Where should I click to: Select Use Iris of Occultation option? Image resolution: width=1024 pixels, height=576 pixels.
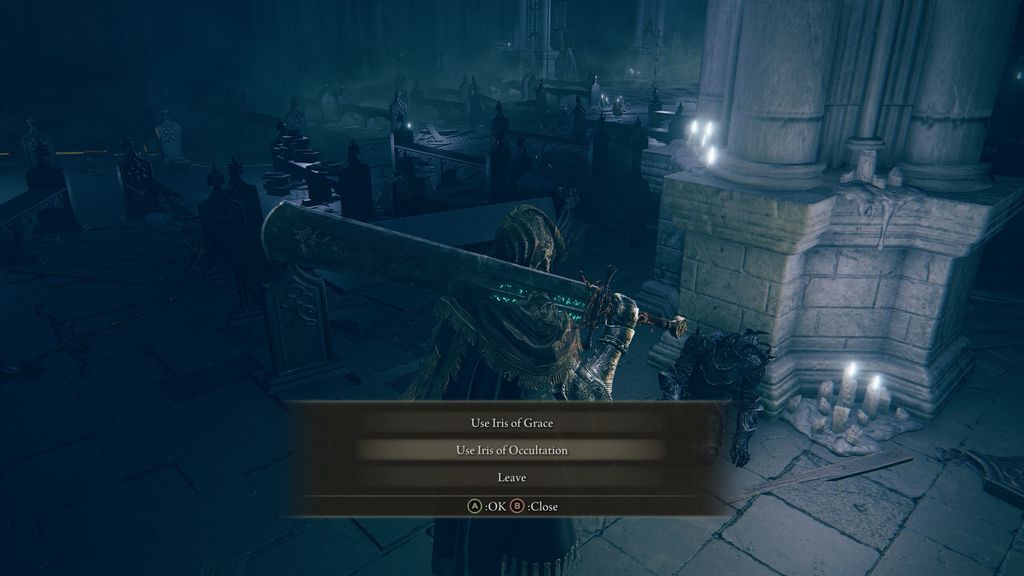(x=511, y=450)
